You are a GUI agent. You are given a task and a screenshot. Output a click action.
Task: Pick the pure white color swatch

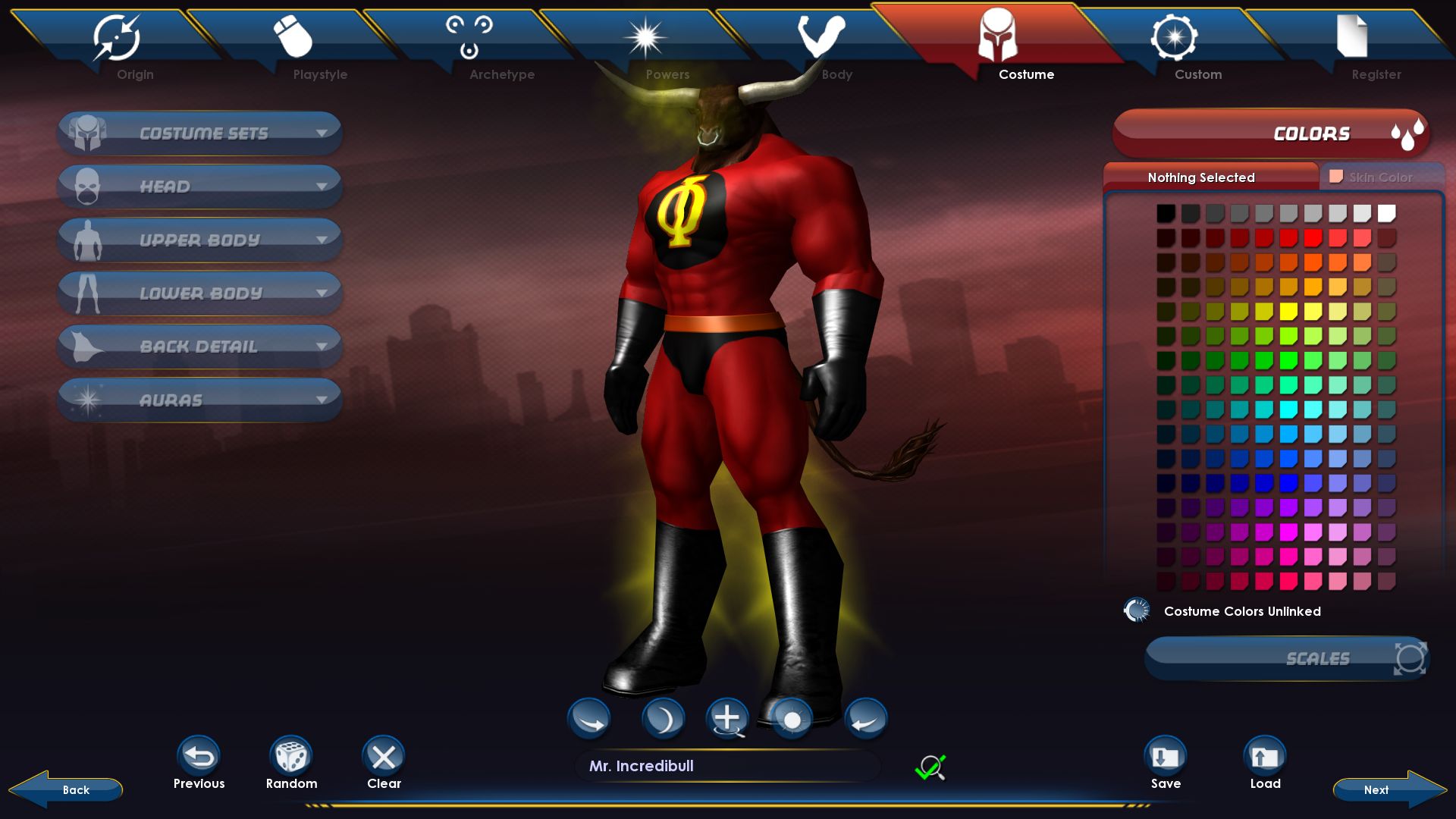[1386, 214]
